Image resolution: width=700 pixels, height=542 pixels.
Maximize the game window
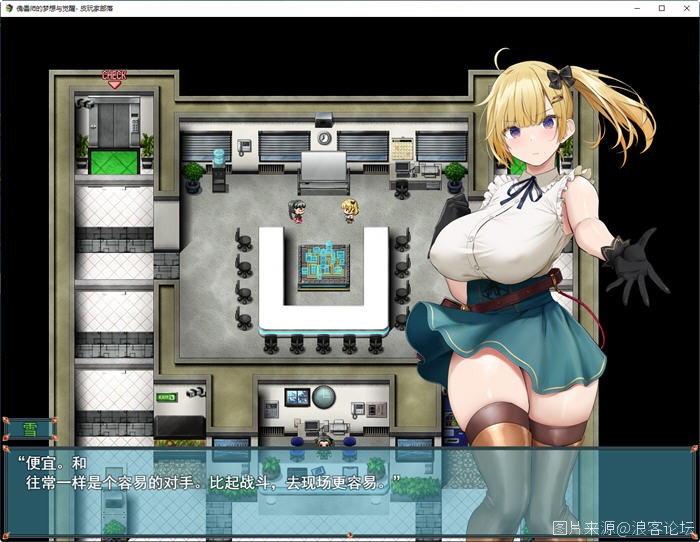tap(661, 8)
